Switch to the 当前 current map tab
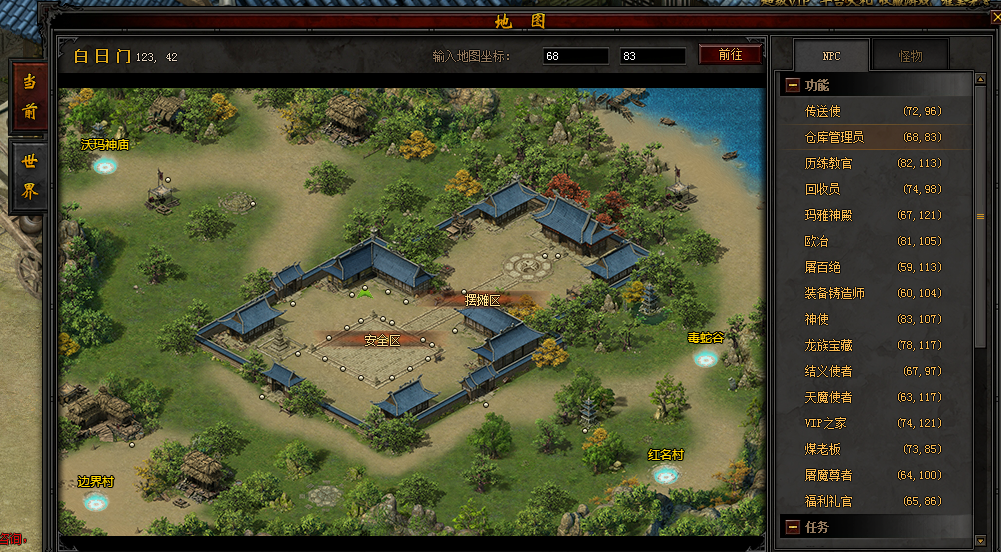 [x=30, y=97]
